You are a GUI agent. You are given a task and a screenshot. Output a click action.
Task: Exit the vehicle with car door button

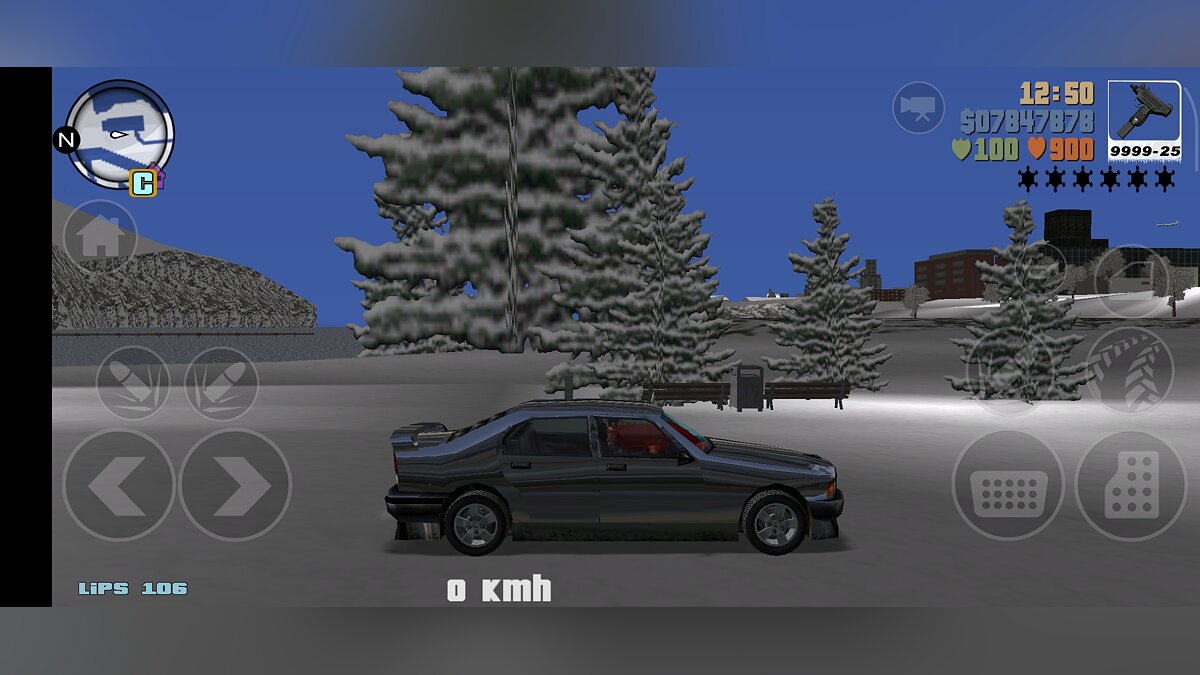coord(1131,281)
